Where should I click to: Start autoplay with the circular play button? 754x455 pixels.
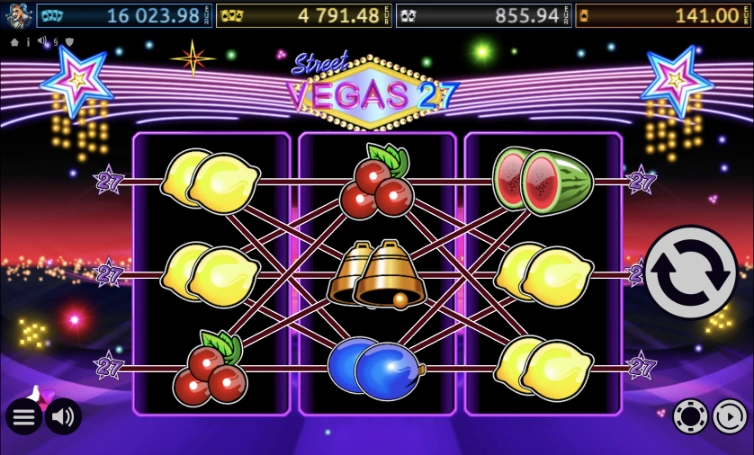click(x=730, y=416)
